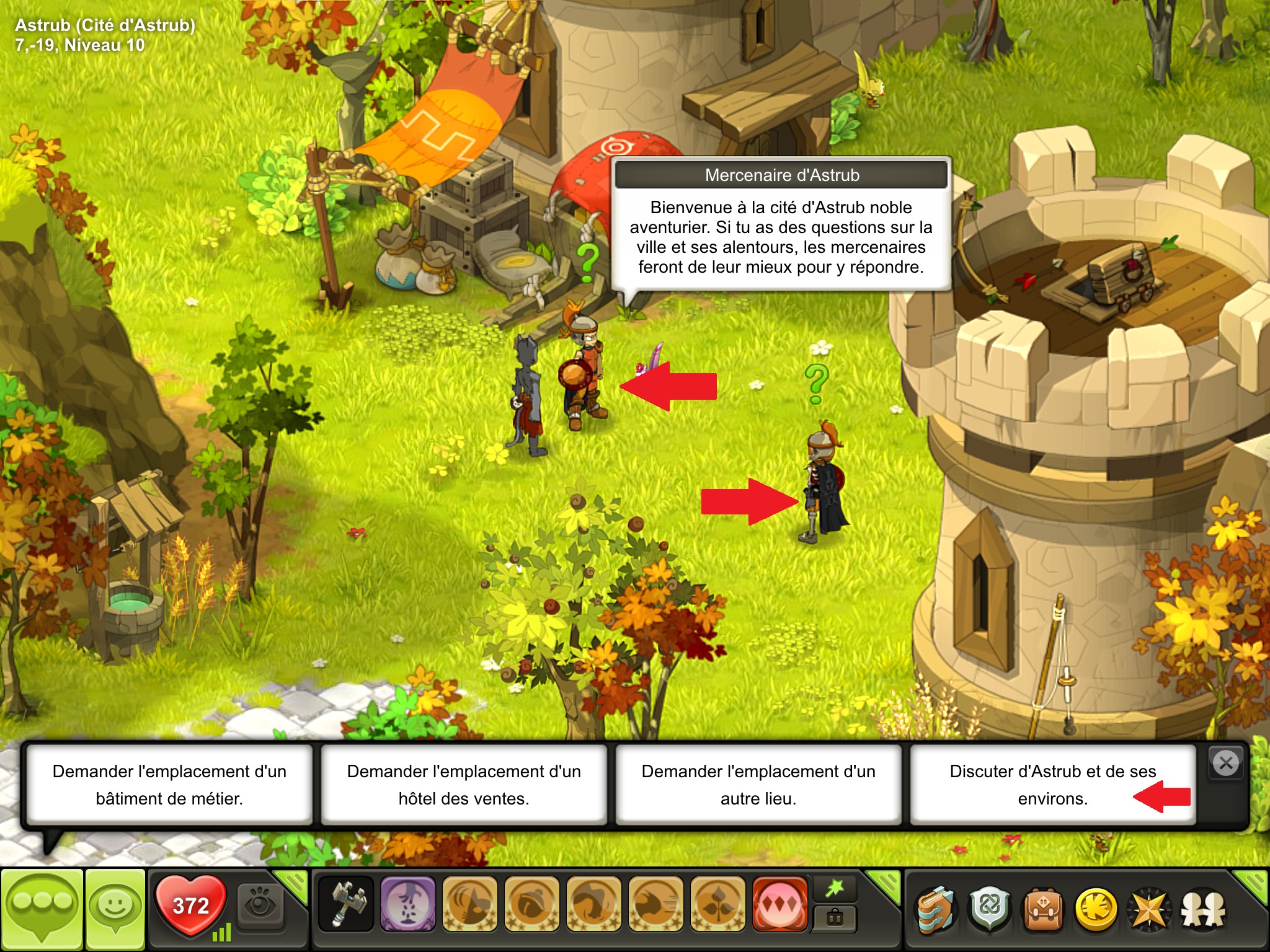Screen dimensions: 1270x952
Task: Select 'Demander l'emplacement d'un autre lieu'
Action: 758,785
